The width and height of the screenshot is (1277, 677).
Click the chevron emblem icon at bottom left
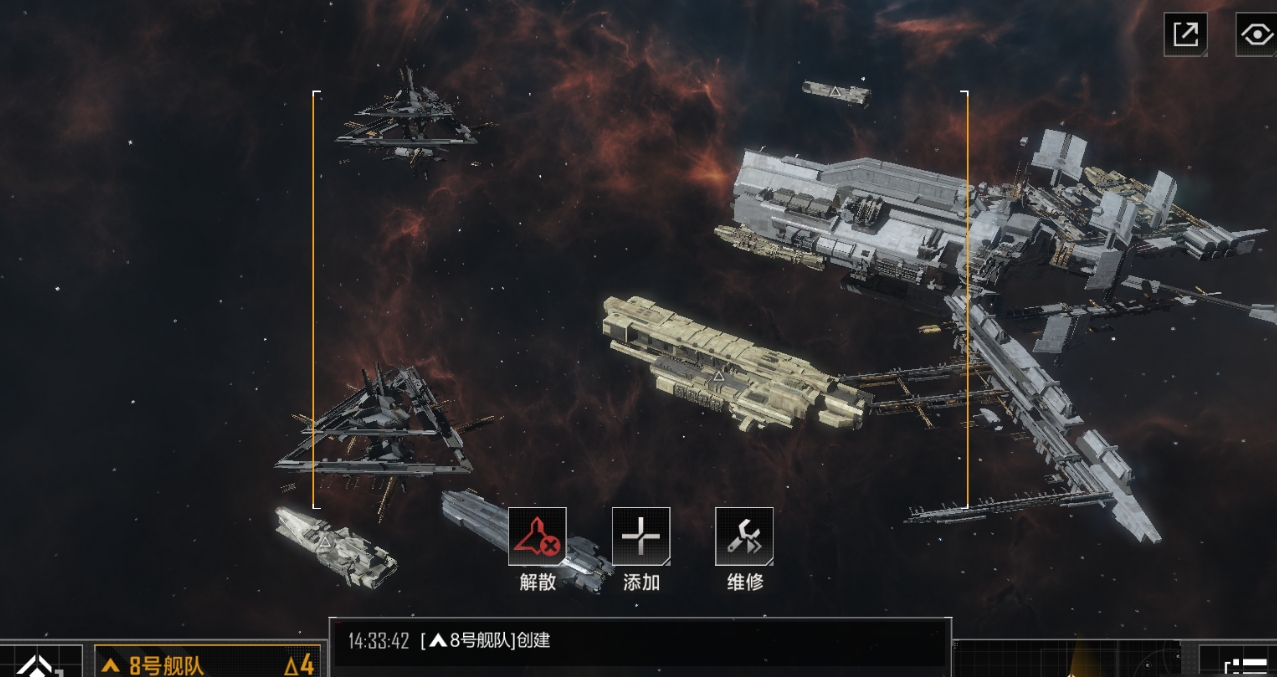tap(39, 666)
